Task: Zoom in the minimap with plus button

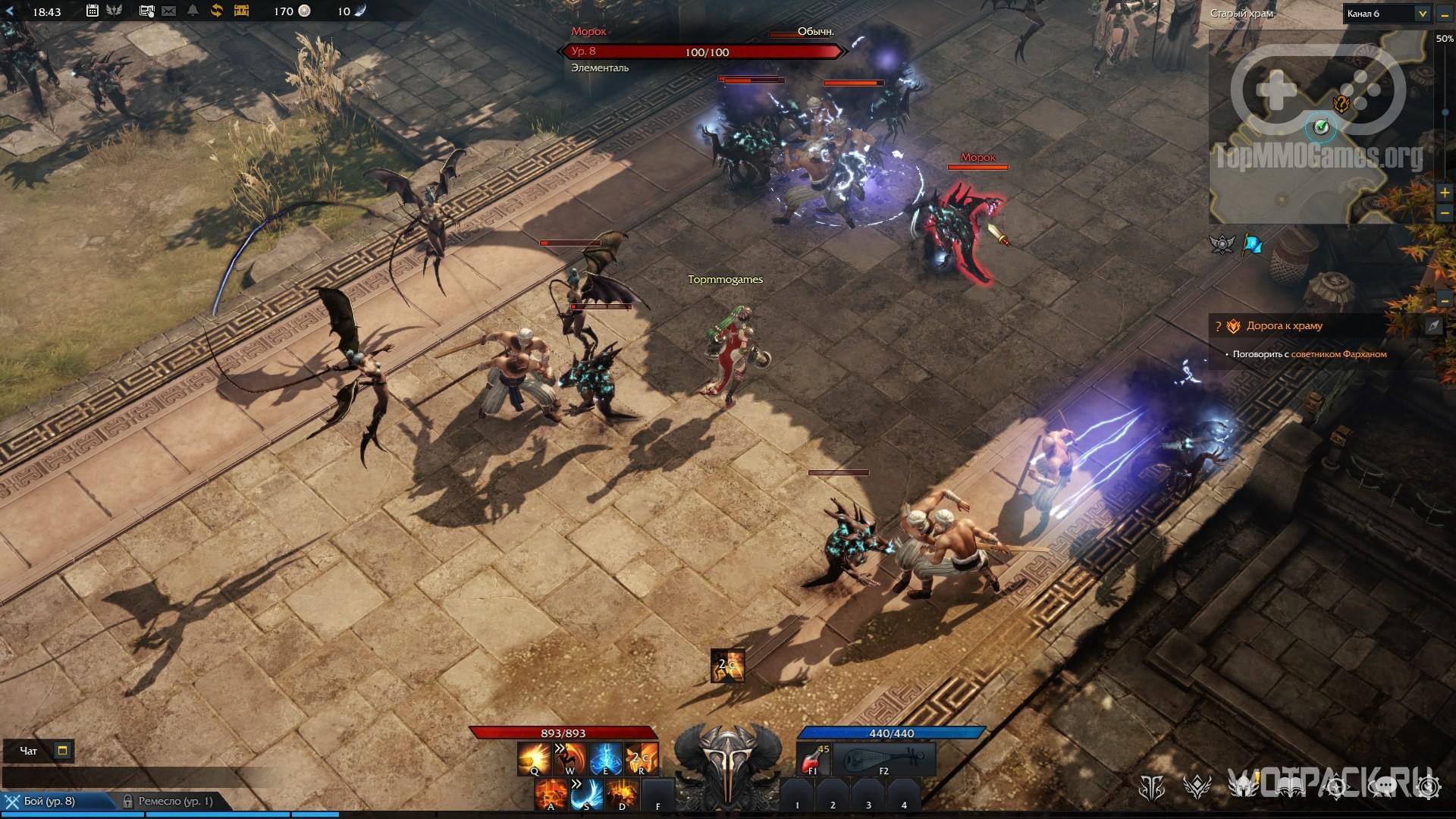Action: (1445, 193)
